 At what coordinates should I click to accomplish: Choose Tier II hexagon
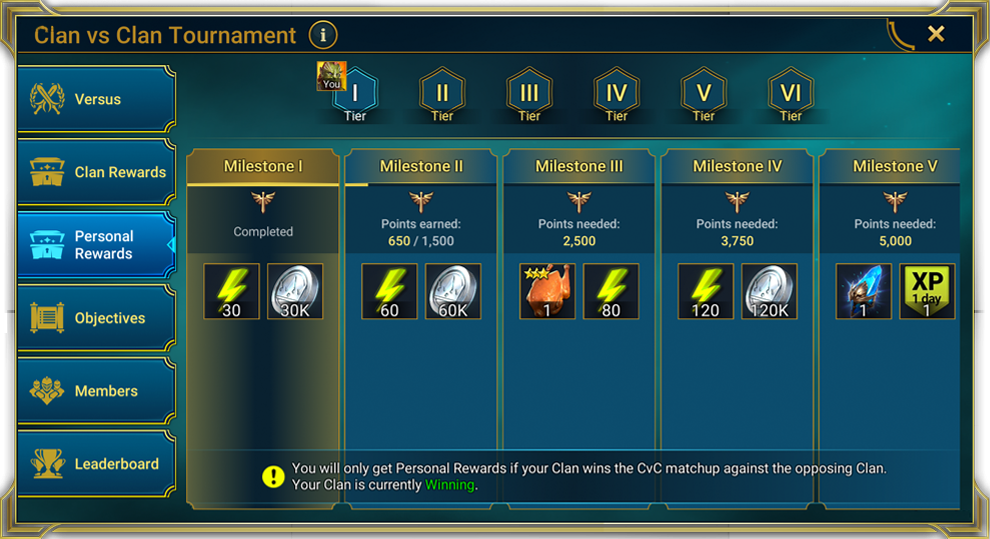pos(442,94)
